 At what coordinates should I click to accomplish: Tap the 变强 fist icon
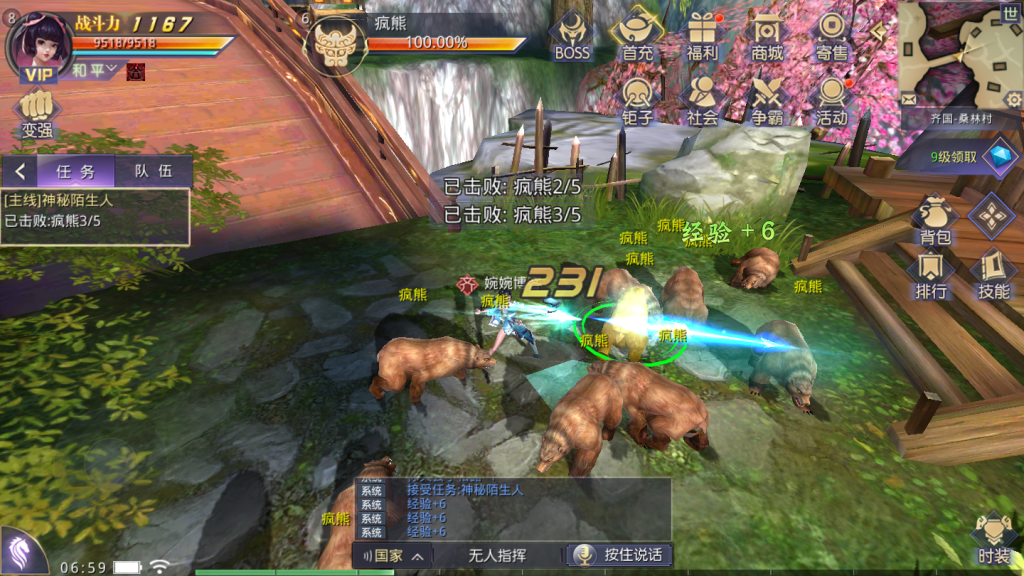pyautogui.click(x=37, y=112)
